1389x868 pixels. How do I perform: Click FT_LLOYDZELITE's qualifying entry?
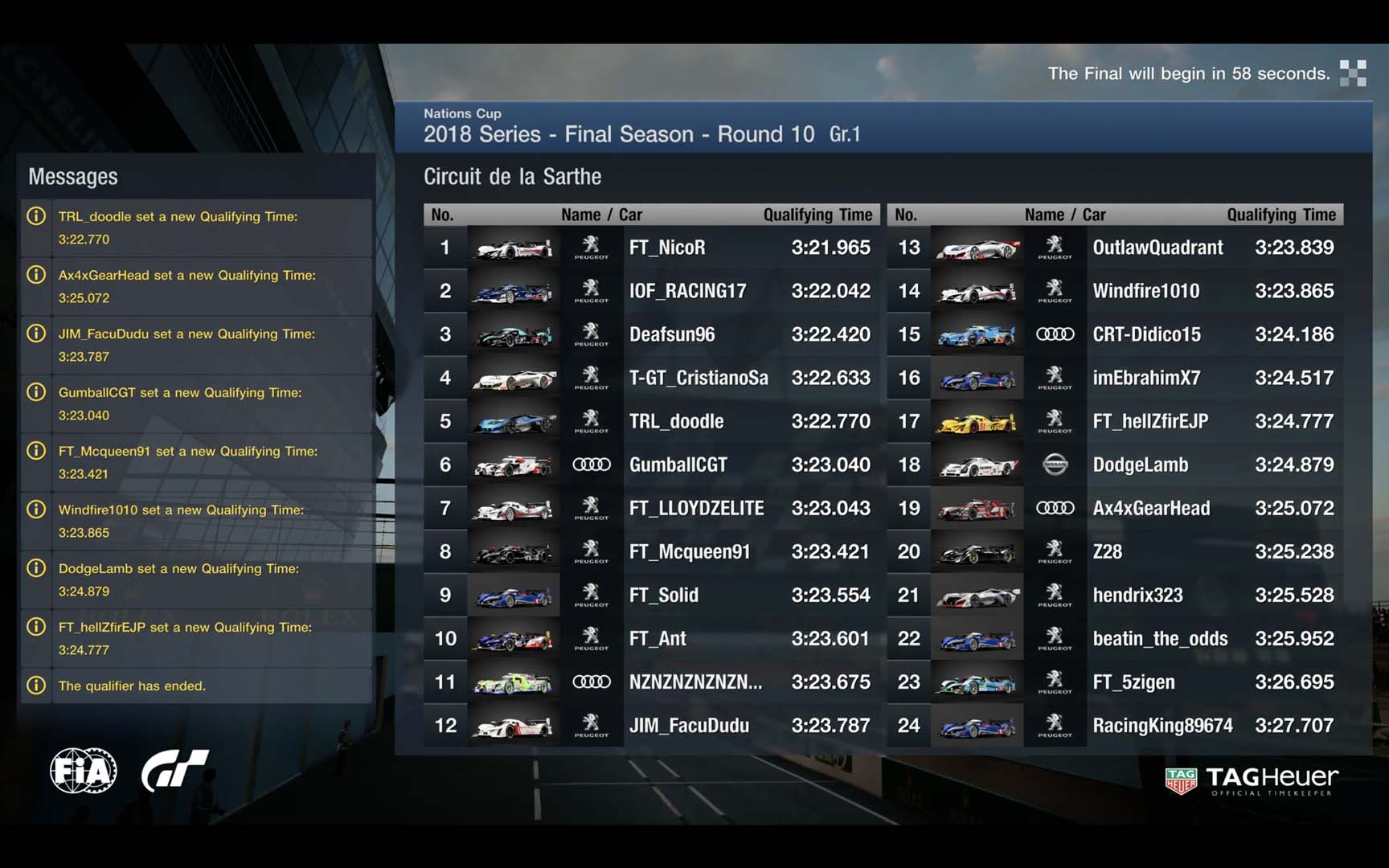696,508
